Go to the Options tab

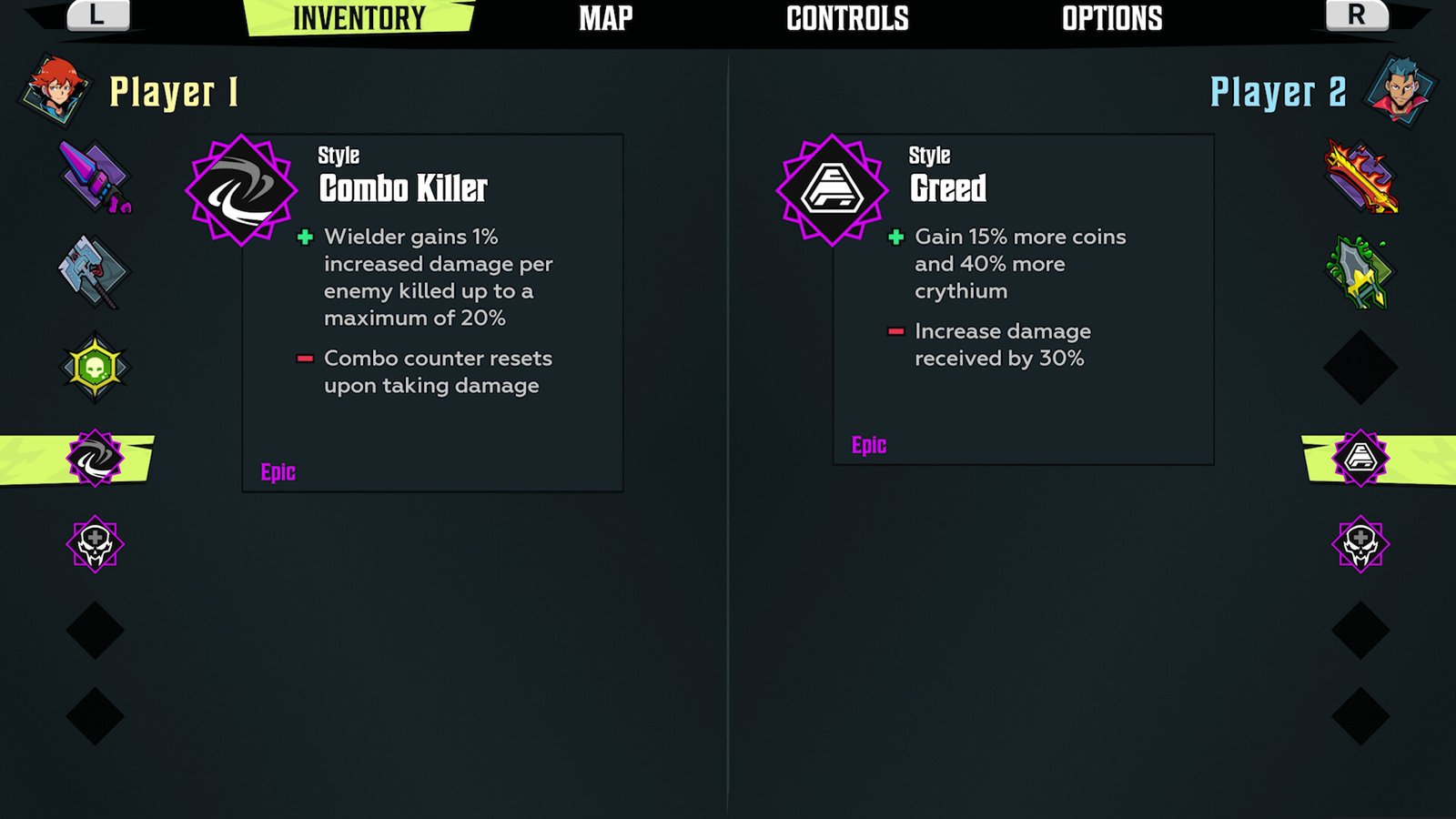click(x=1112, y=18)
